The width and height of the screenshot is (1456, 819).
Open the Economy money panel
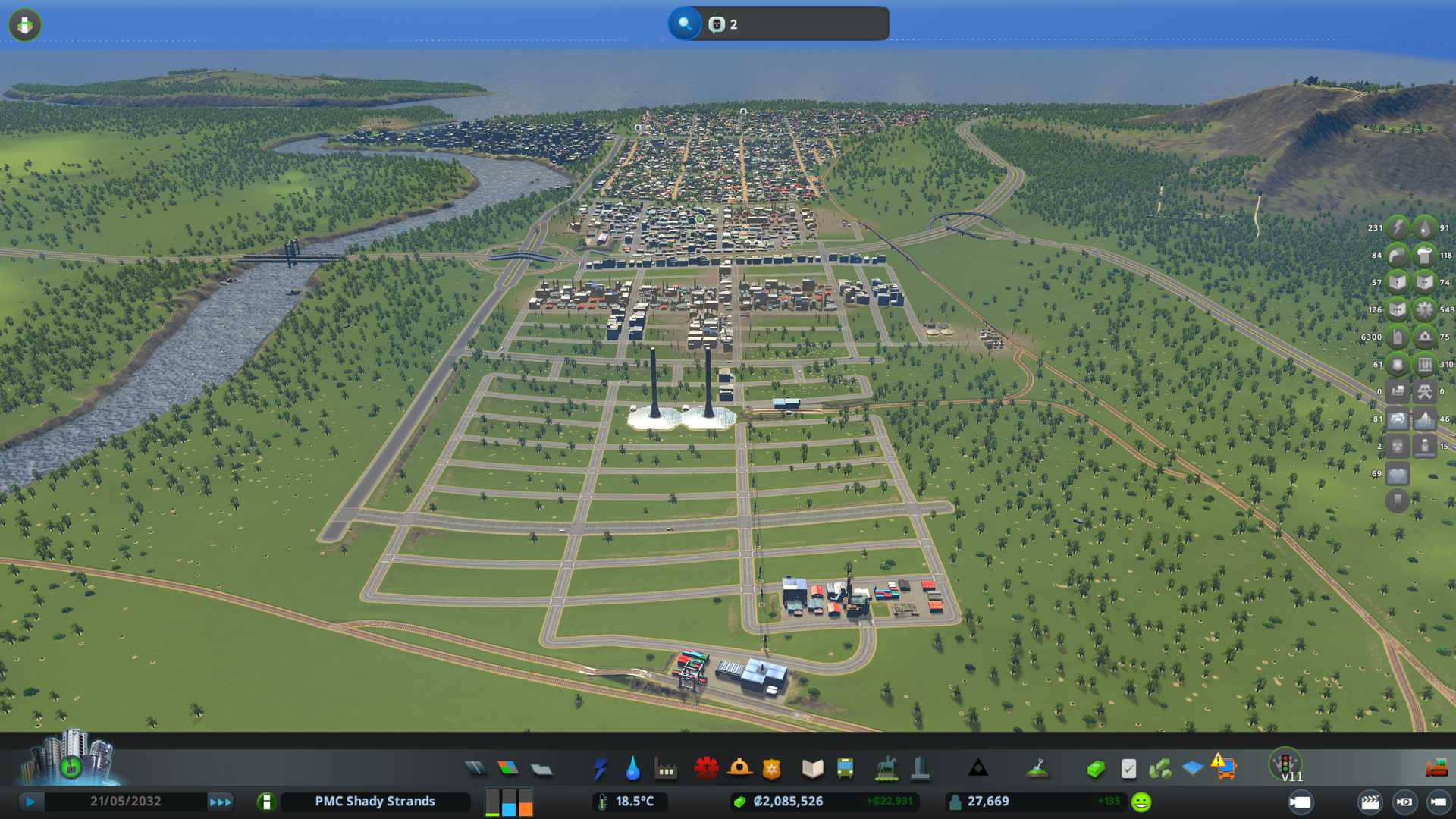coord(1095,769)
